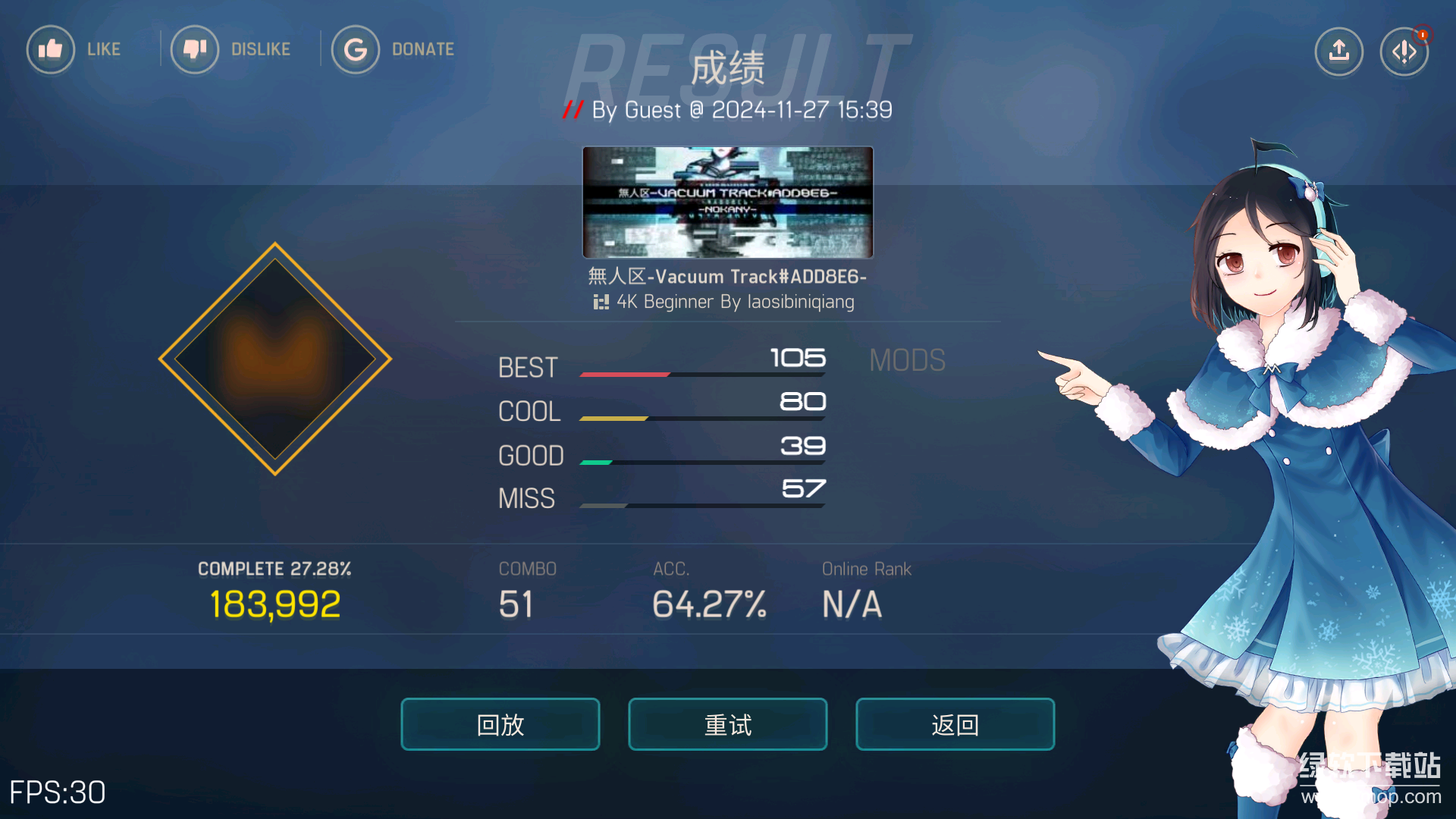Click the upload score icon at top right
This screenshot has width=1456, height=819.
coord(1338,51)
